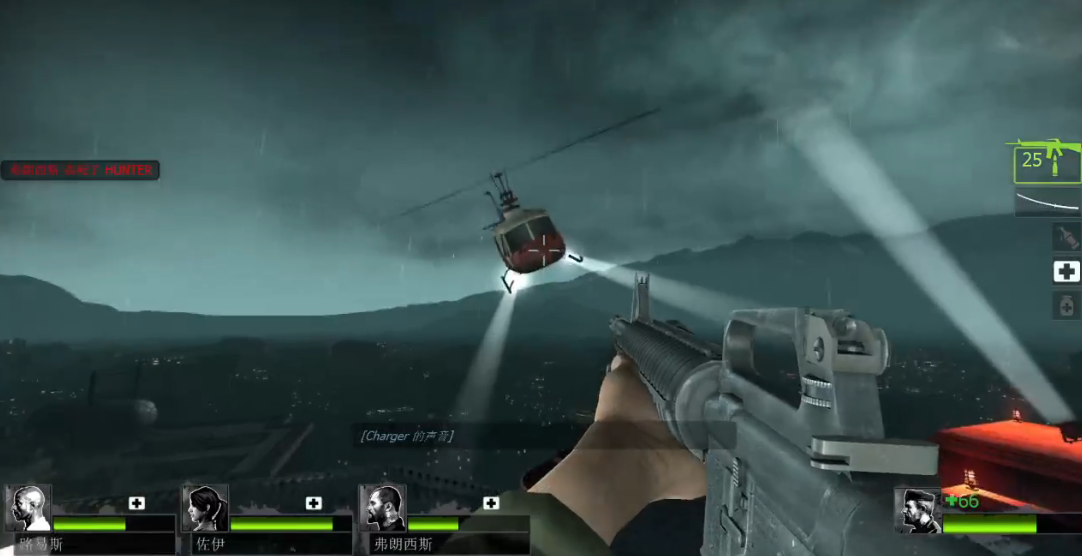Switch to the katana melee slot
1082x556 pixels.
pos(1047,203)
